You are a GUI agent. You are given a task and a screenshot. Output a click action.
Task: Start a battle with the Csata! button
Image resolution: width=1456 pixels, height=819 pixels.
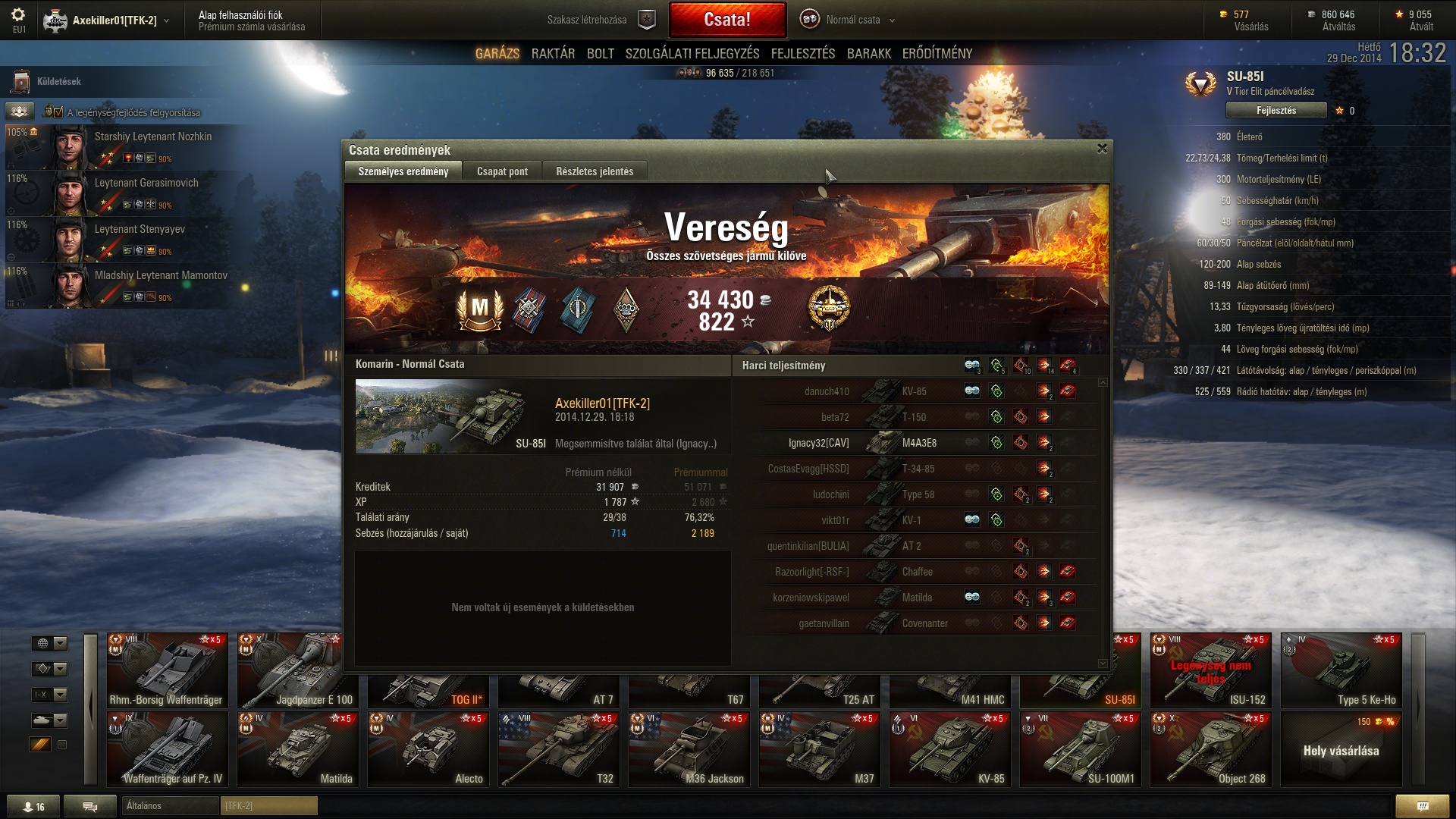click(x=727, y=20)
